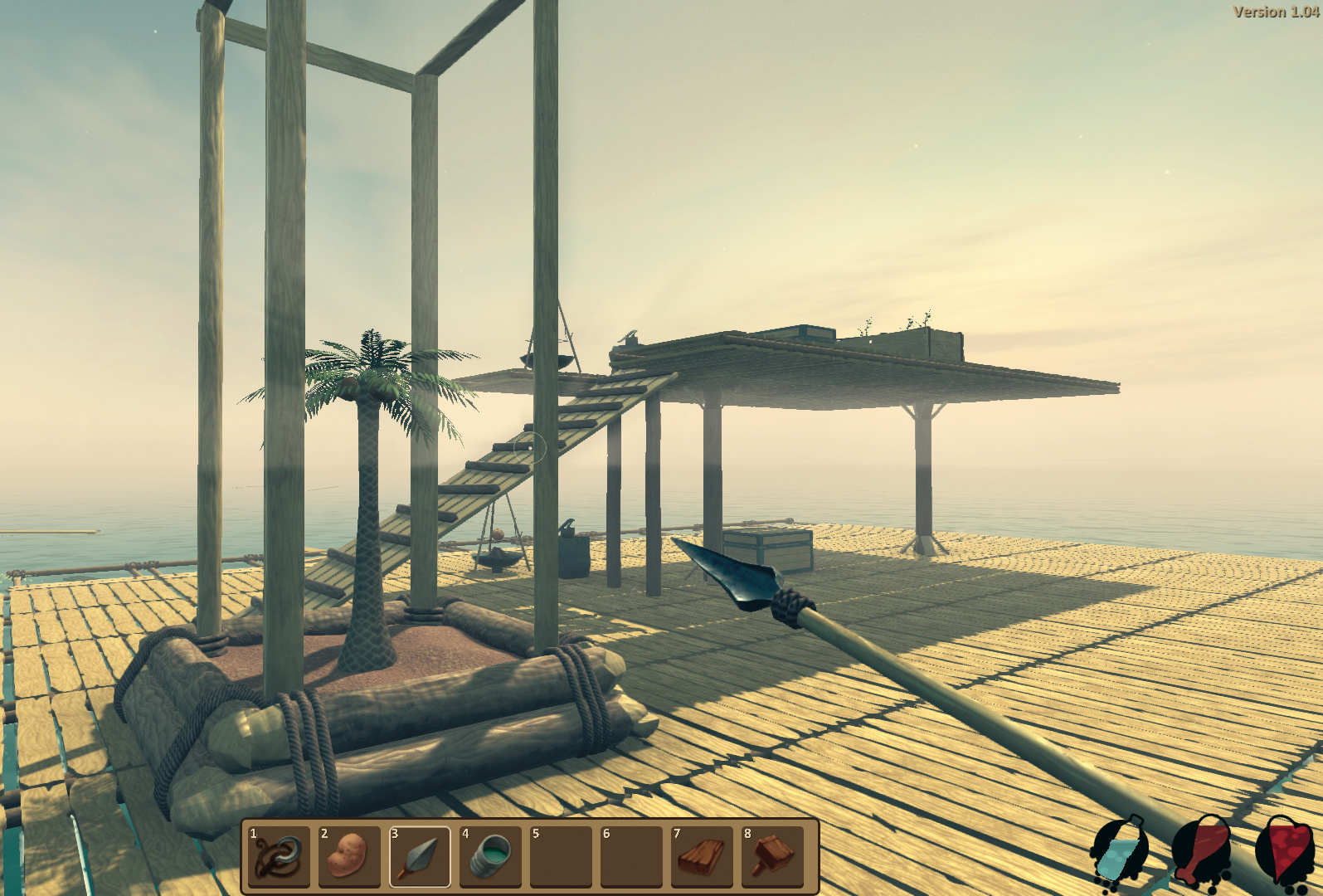Select the cup of water slot
This screenshot has height=896, width=1323.
(490, 856)
